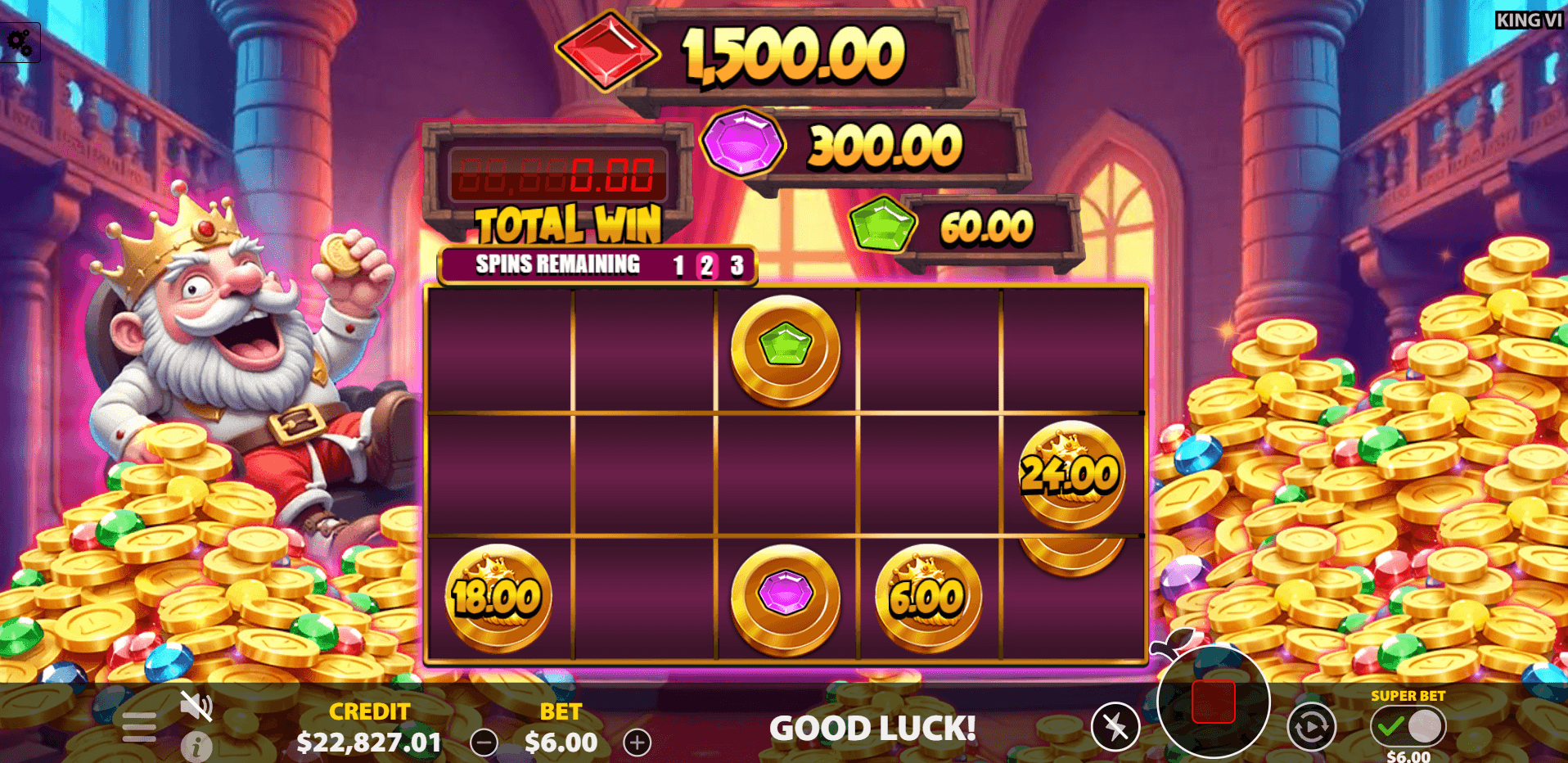
Task: Enable turbo spin via lightning bolt icon
Action: (1117, 726)
